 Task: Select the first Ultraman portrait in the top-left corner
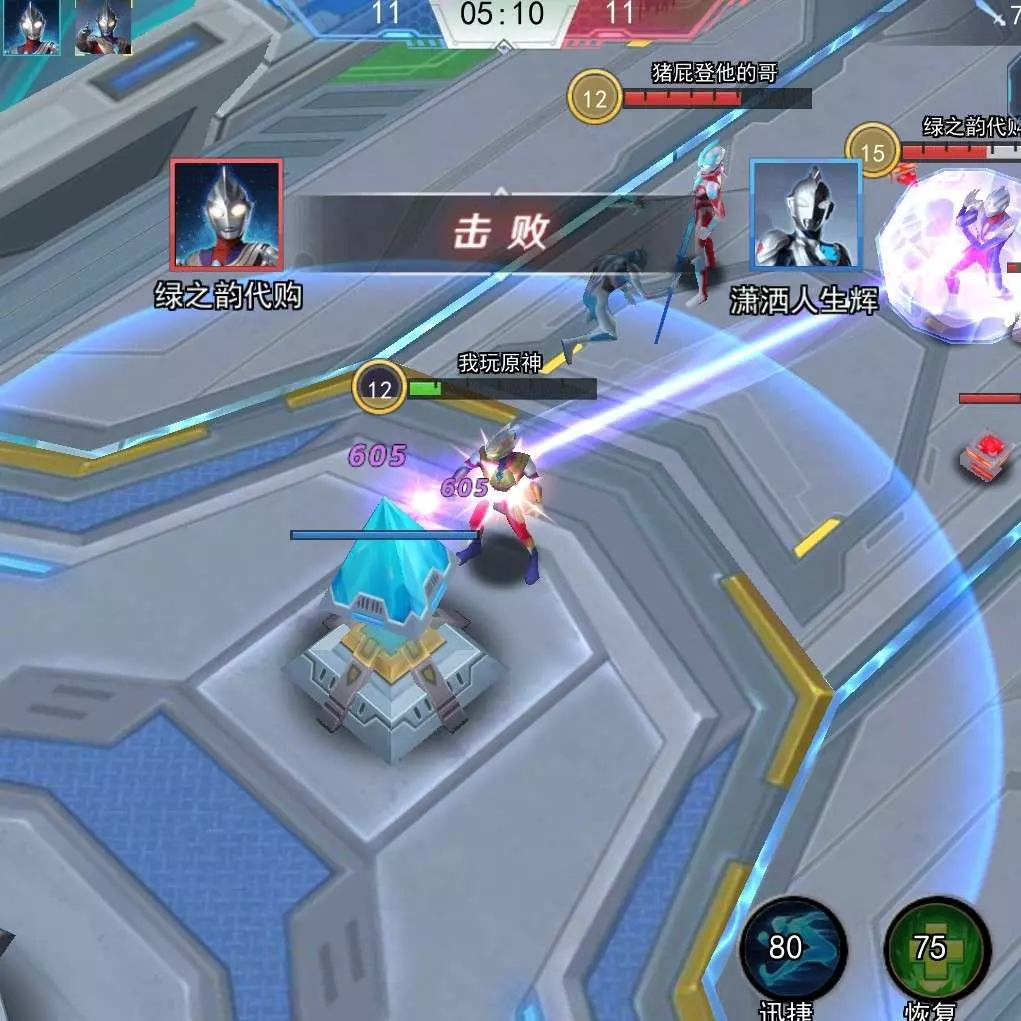point(31,26)
